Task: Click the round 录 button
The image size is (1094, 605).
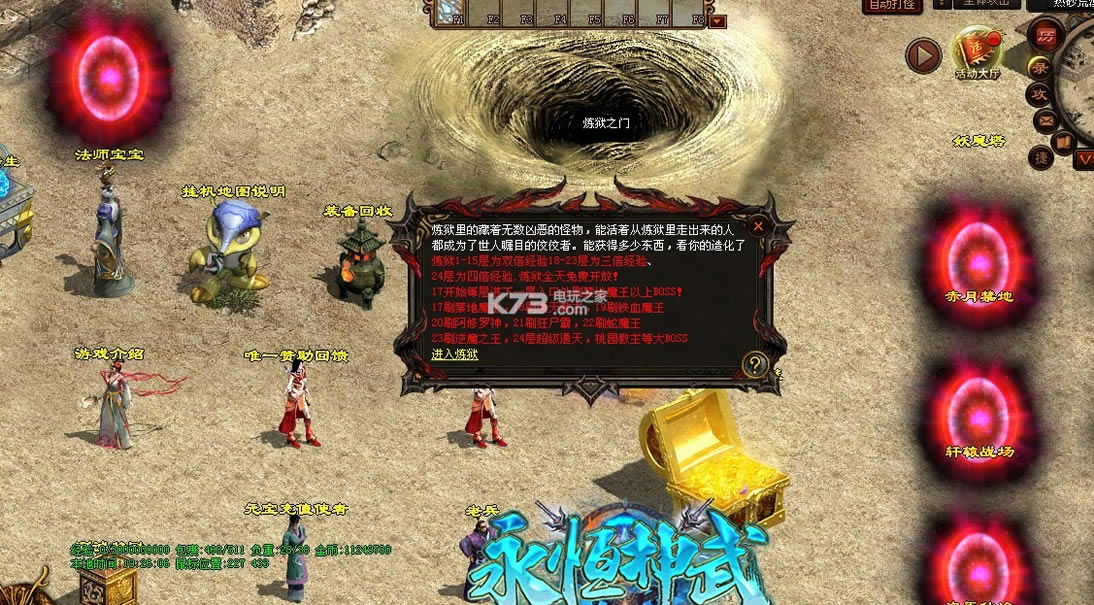Action: 1041,68
